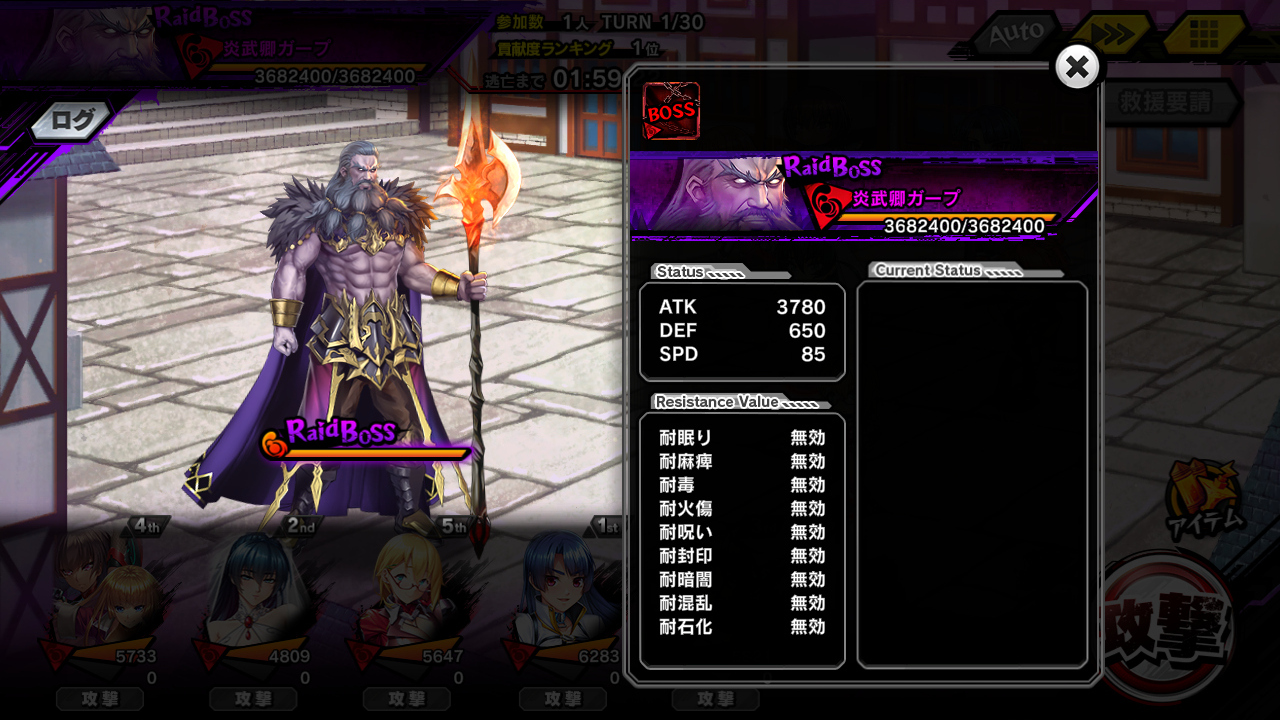The height and width of the screenshot is (720, 1280).
Task: Close the Raid Boss status popup
Action: click(1077, 67)
